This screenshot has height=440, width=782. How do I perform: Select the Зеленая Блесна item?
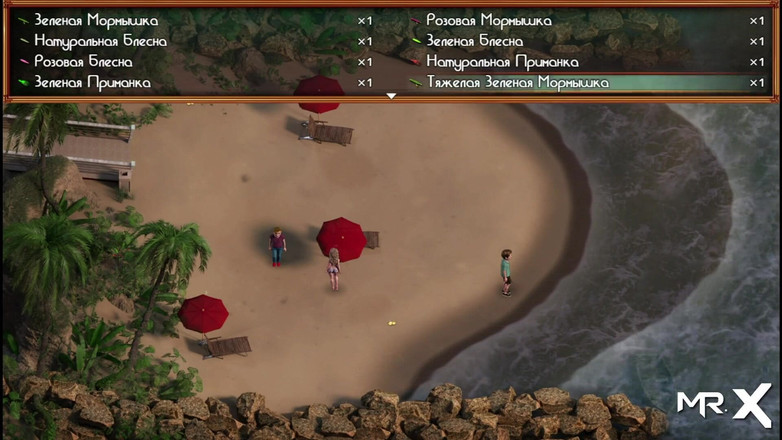click(x=474, y=41)
